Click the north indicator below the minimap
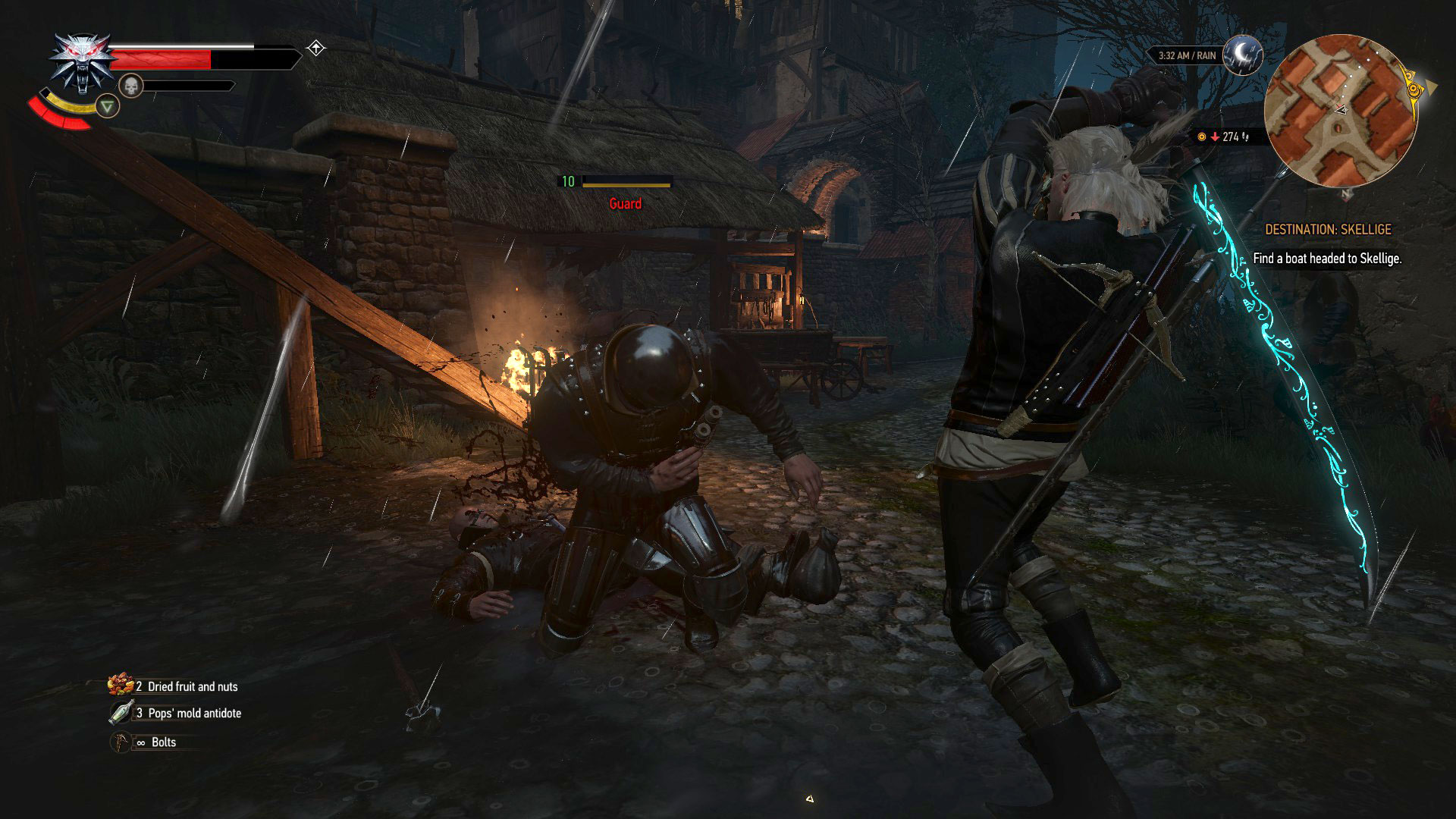This screenshot has height=819, width=1456. pos(1346,193)
